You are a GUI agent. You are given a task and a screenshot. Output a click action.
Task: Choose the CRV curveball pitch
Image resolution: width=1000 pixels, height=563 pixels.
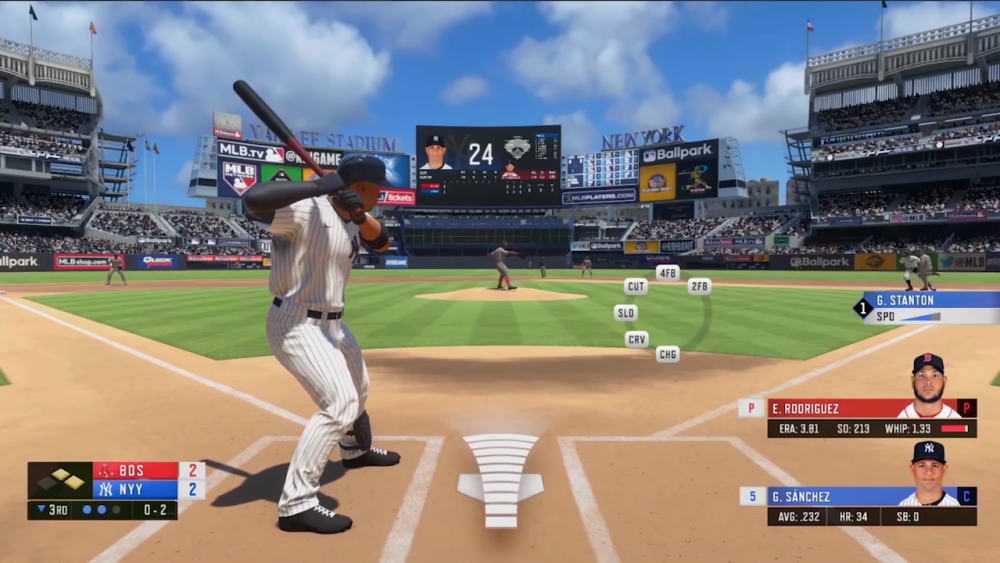[x=637, y=339]
